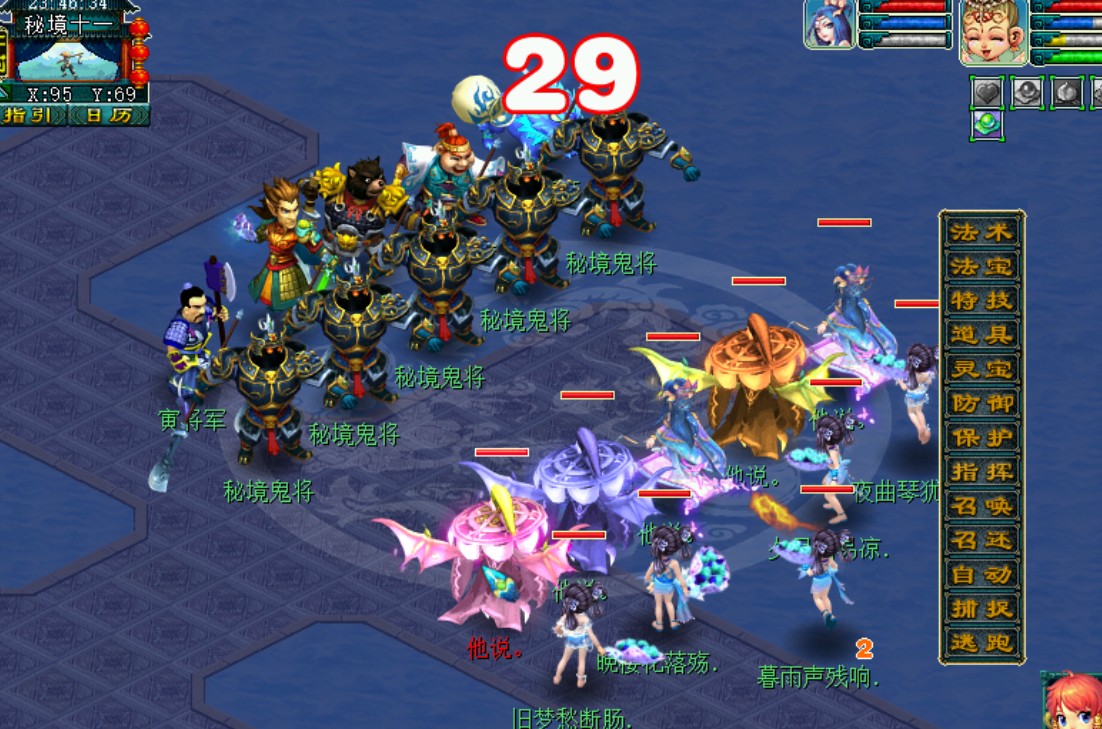Select the 防御 defend command
Image resolution: width=1102 pixels, height=729 pixels.
pyautogui.click(x=981, y=403)
